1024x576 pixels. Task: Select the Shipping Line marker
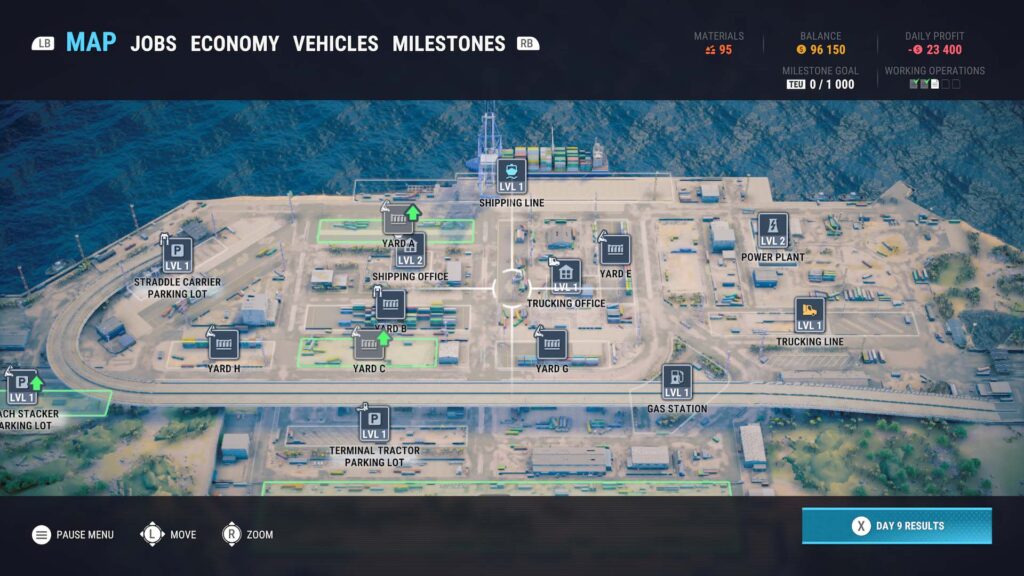[512, 176]
